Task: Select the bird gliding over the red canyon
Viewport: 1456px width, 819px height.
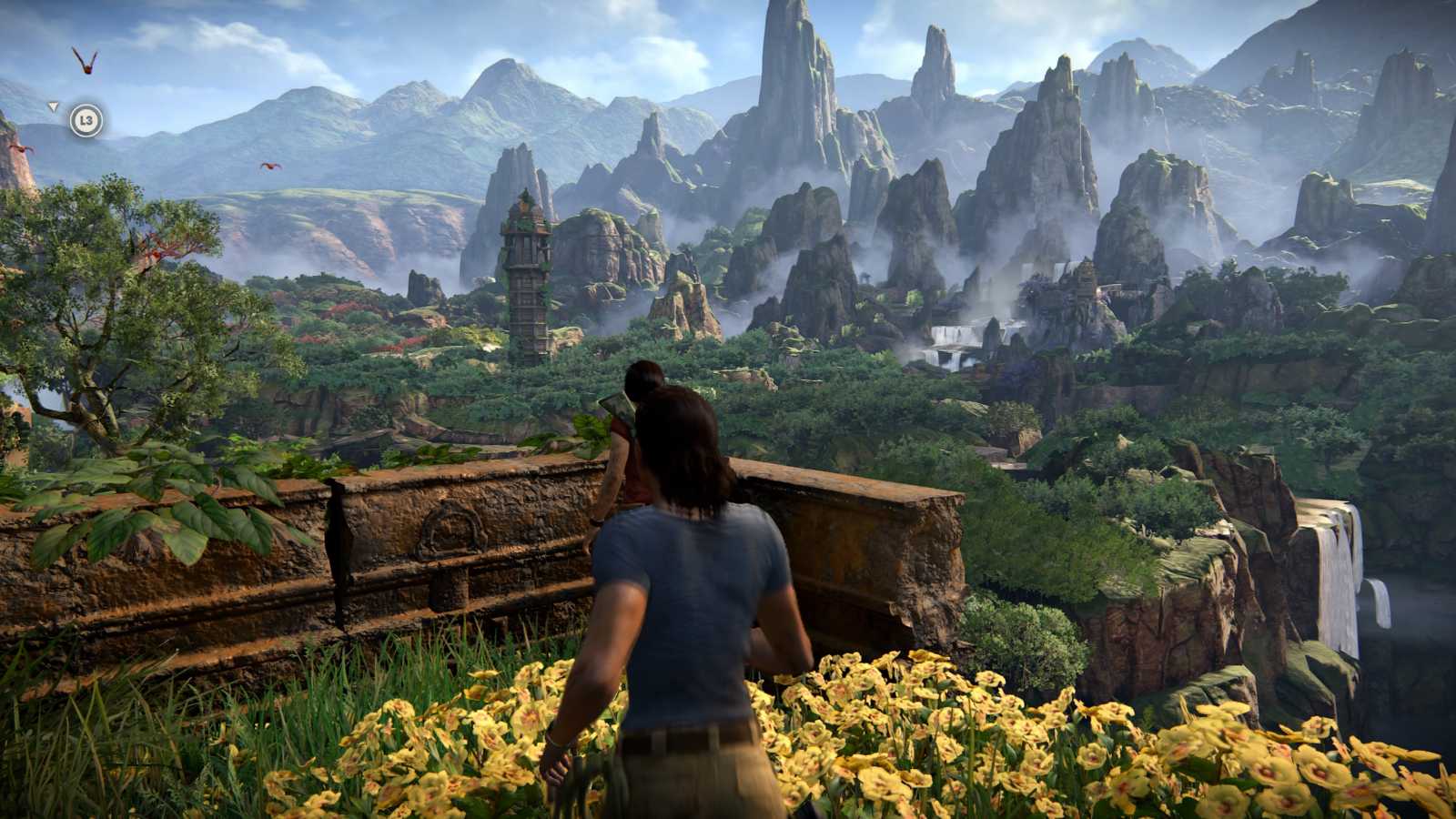Action: pyautogui.click(x=269, y=166)
